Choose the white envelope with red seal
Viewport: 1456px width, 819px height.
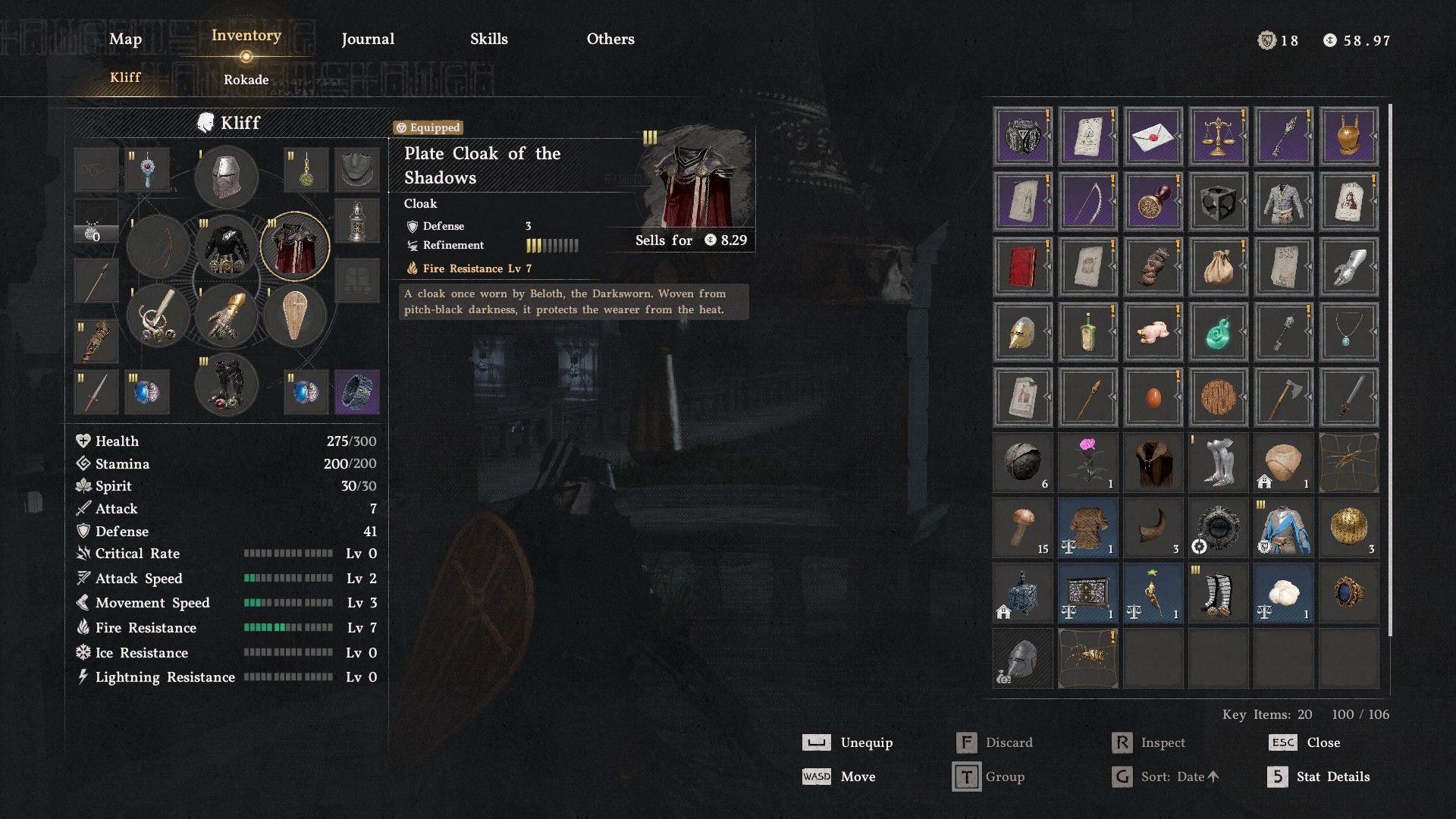coord(1153,136)
